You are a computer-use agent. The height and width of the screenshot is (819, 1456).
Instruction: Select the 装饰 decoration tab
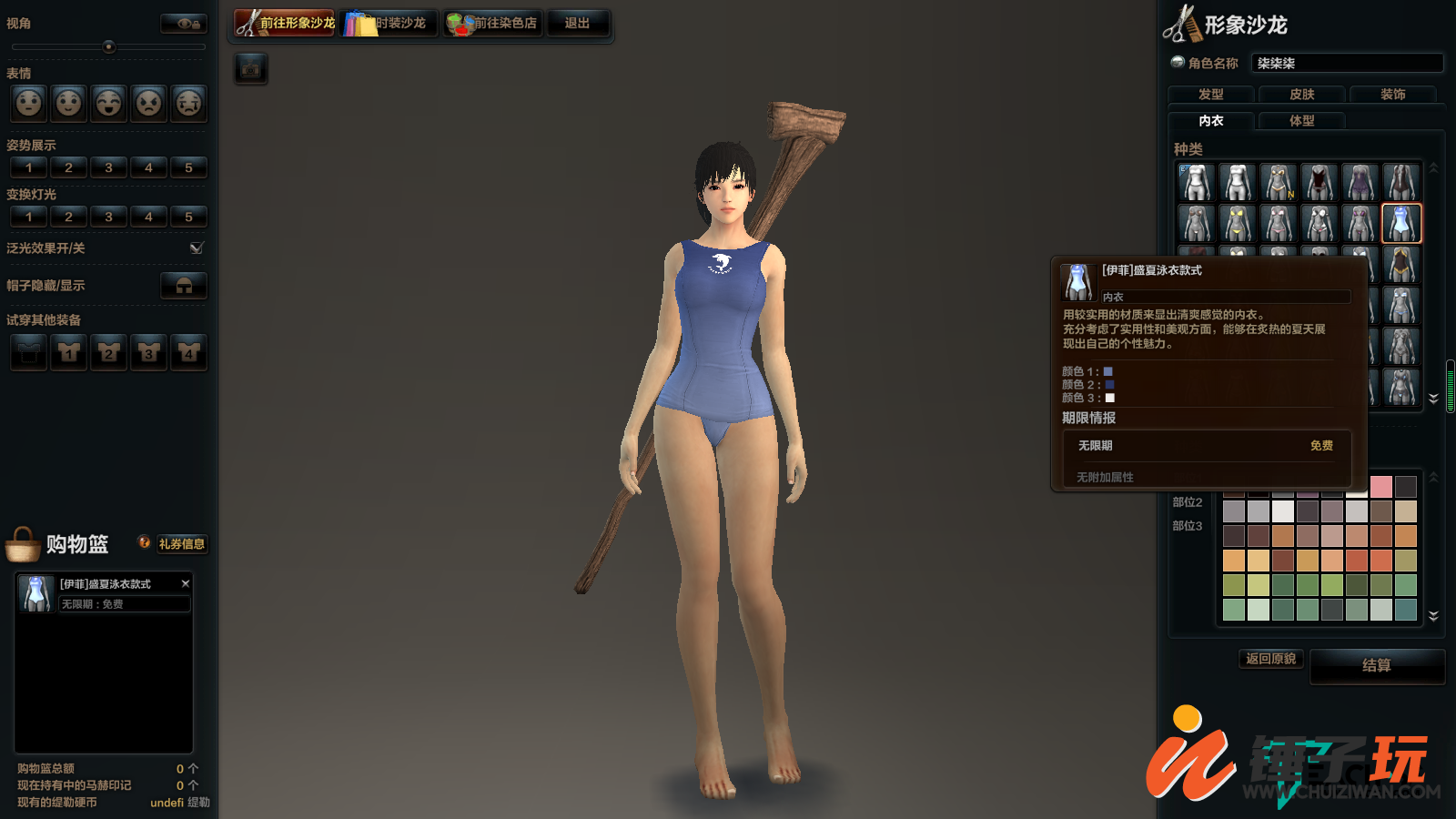click(x=1392, y=95)
